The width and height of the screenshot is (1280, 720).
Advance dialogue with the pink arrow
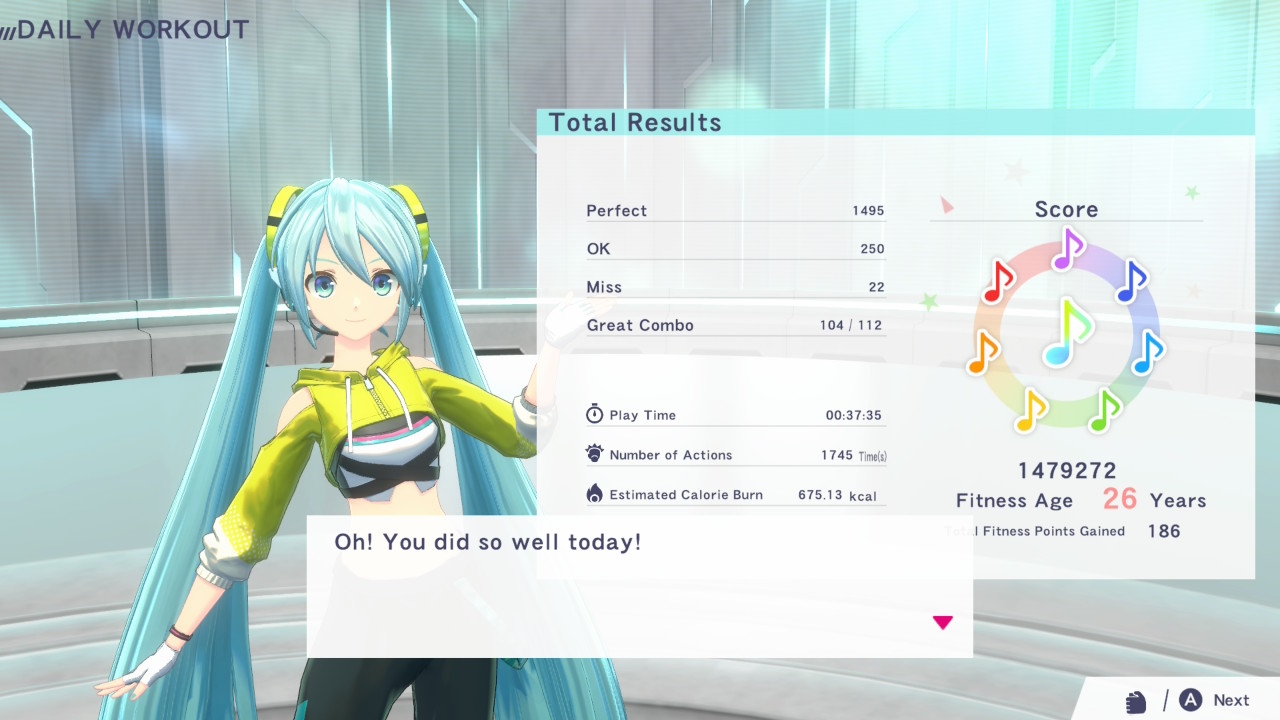click(942, 622)
